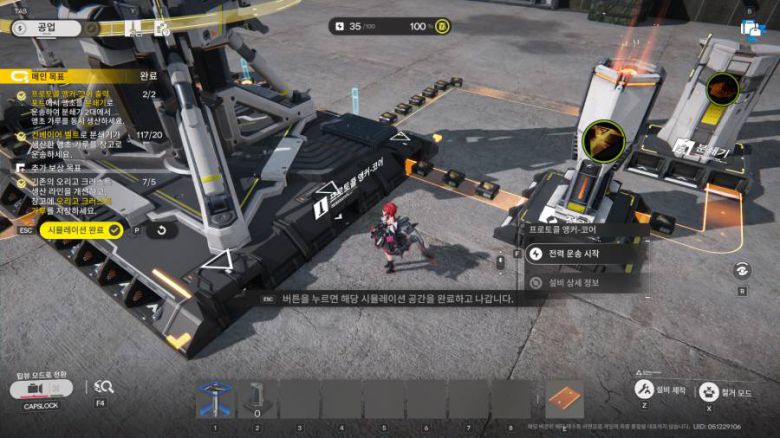Select the blue platform hotbar slot
The height and width of the screenshot is (438, 780).
214,399
